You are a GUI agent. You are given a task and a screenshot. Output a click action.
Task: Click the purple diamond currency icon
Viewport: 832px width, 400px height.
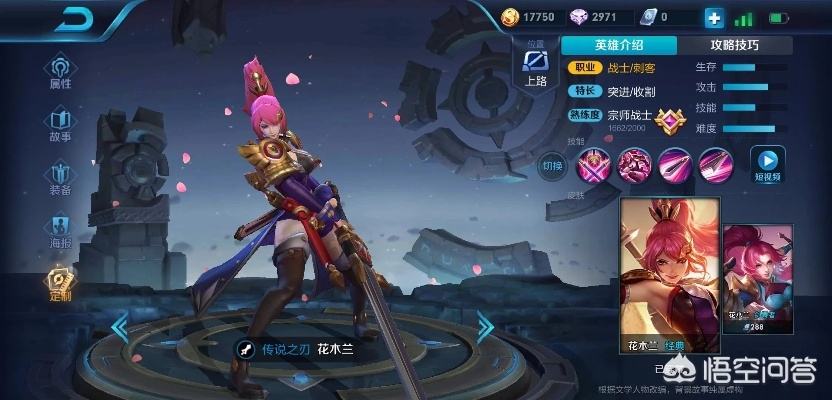[579, 17]
